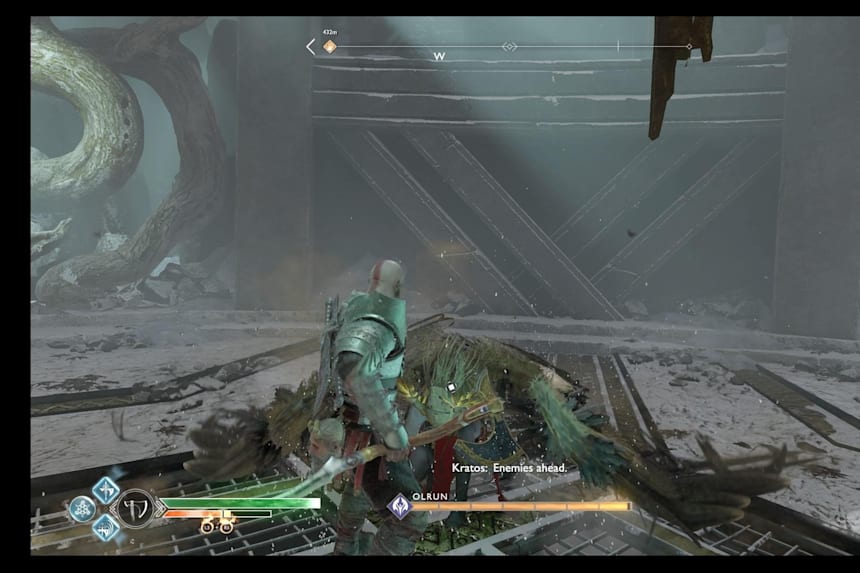The width and height of the screenshot is (860, 573).
Task: Activate the upper diamond runic attack icon
Action: tap(106, 490)
